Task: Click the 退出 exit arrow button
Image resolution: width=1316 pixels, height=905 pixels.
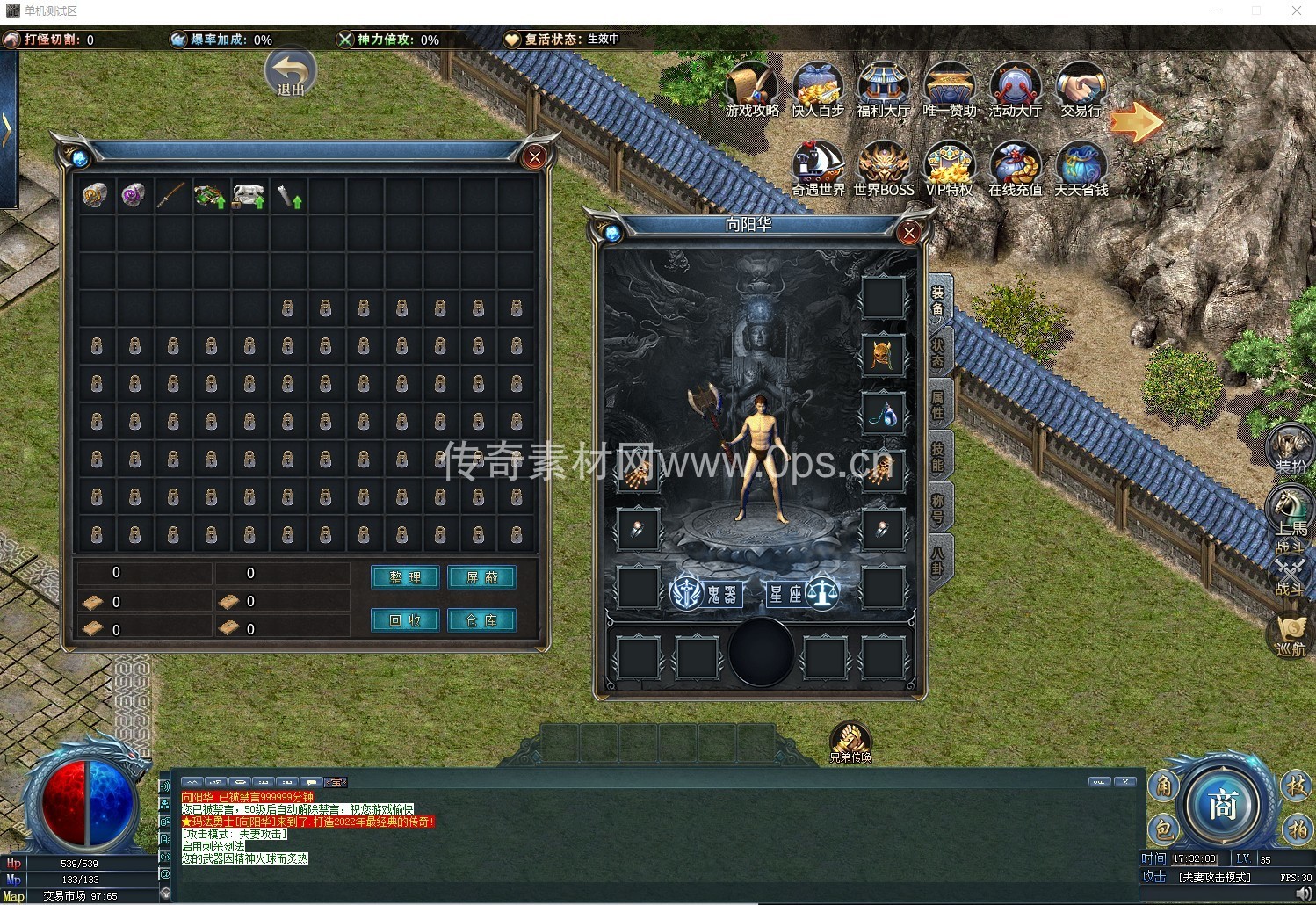Action: (x=290, y=73)
